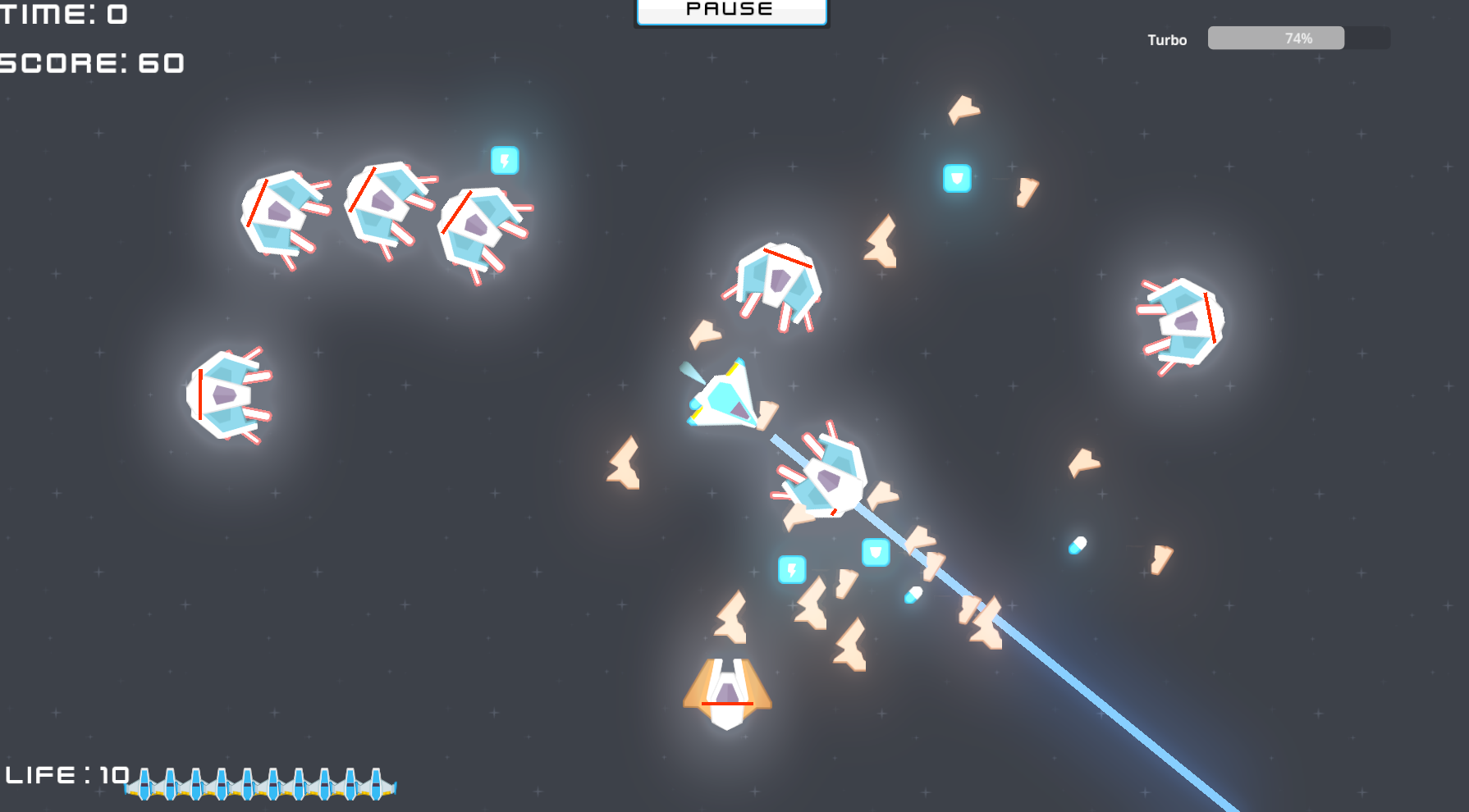The width and height of the screenshot is (1469, 812).
Task: Click the Turbo label text
Action: click(1166, 39)
